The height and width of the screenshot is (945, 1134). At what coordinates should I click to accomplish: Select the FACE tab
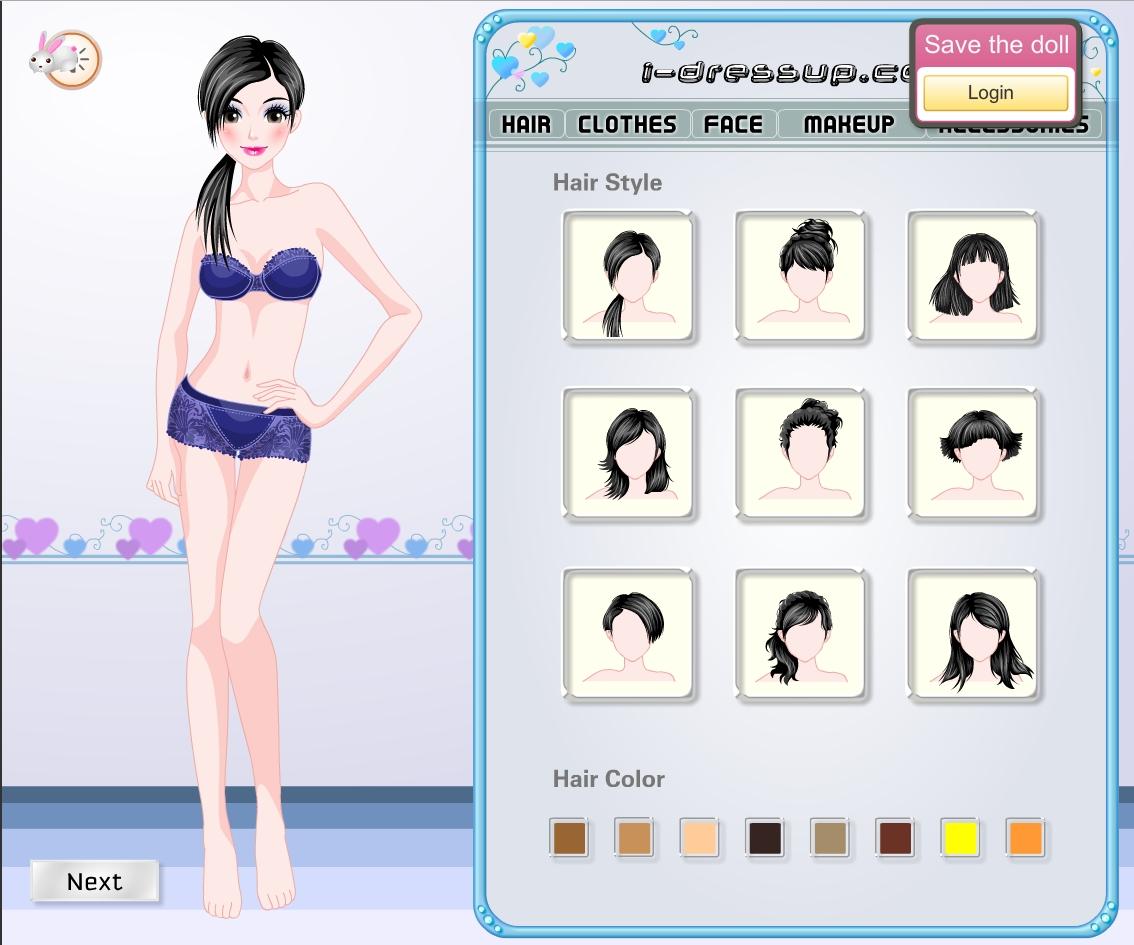pos(733,124)
